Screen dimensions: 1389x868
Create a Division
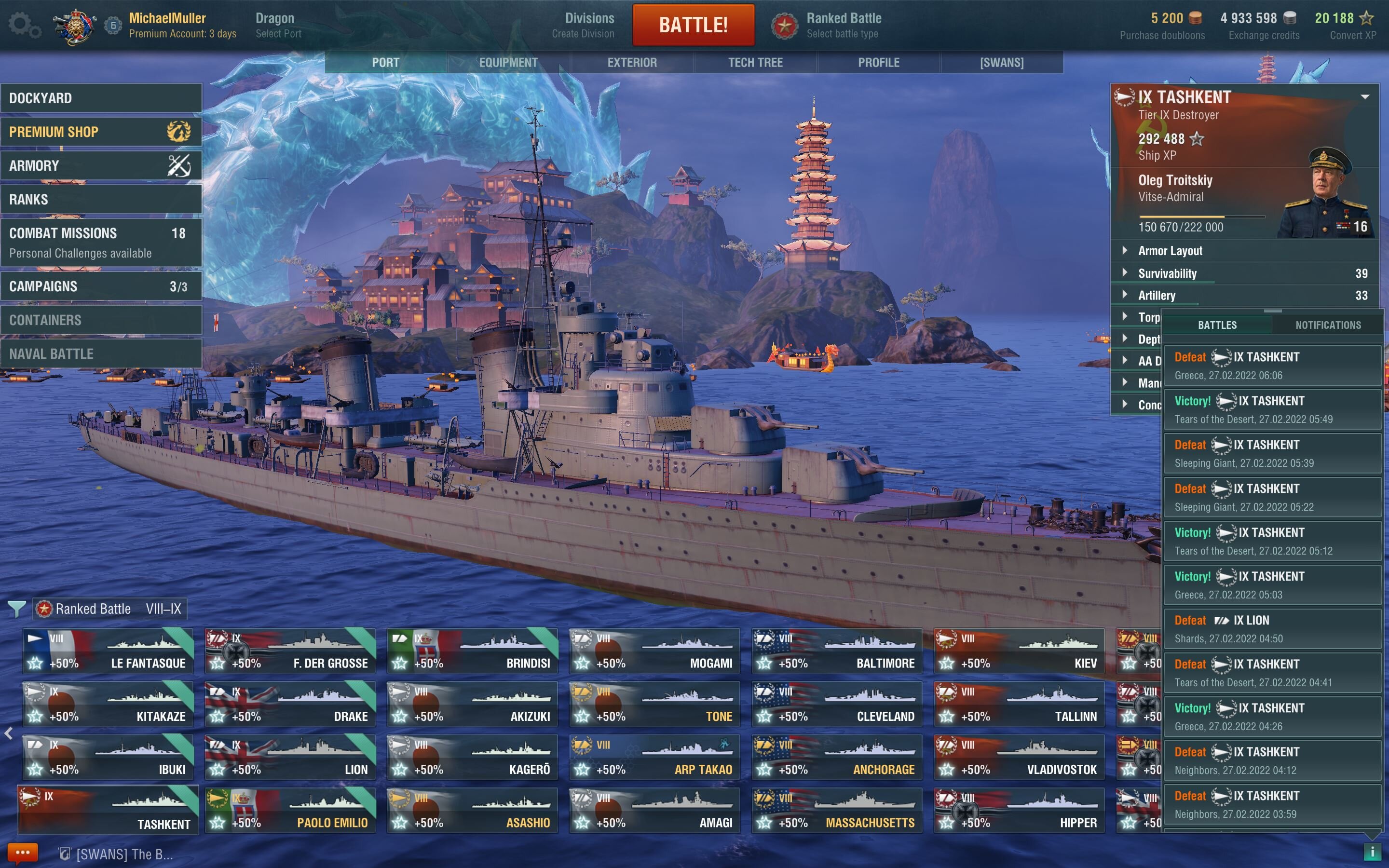(x=583, y=25)
